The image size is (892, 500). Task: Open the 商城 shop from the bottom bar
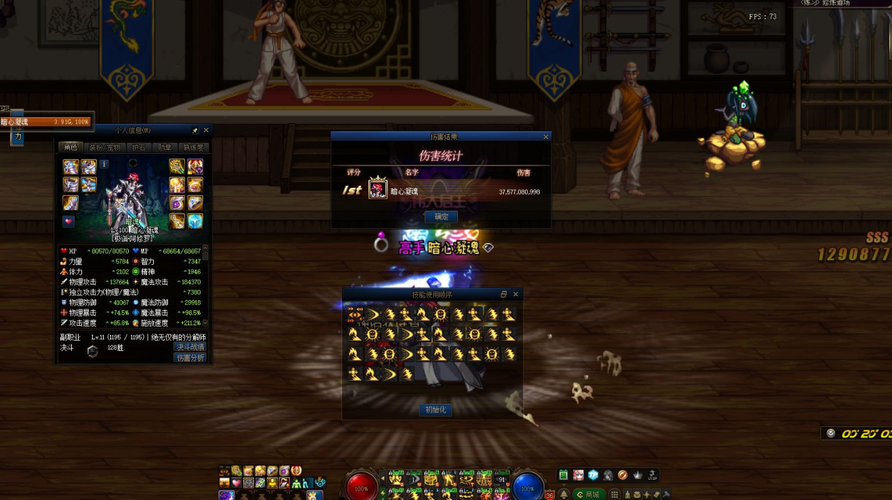coord(591,494)
